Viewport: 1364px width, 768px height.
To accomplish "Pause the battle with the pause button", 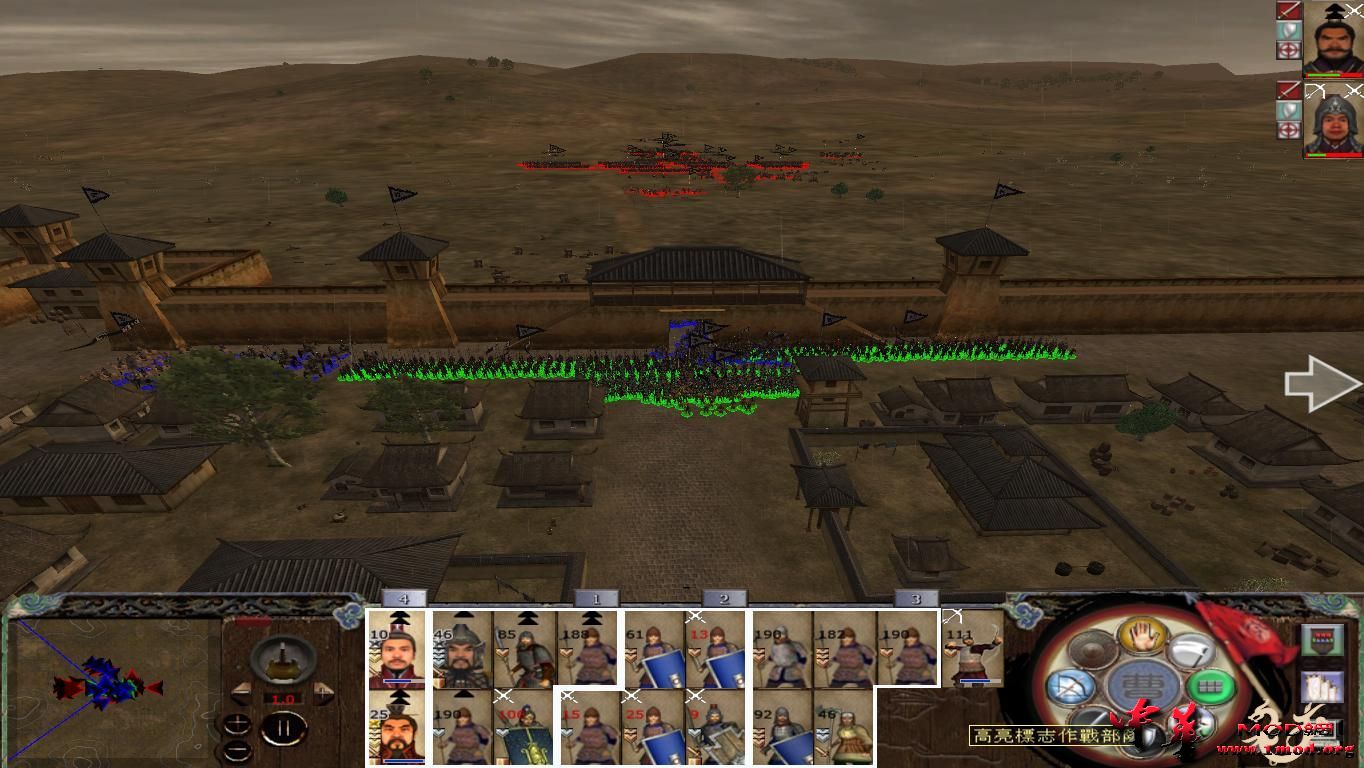I will (285, 727).
